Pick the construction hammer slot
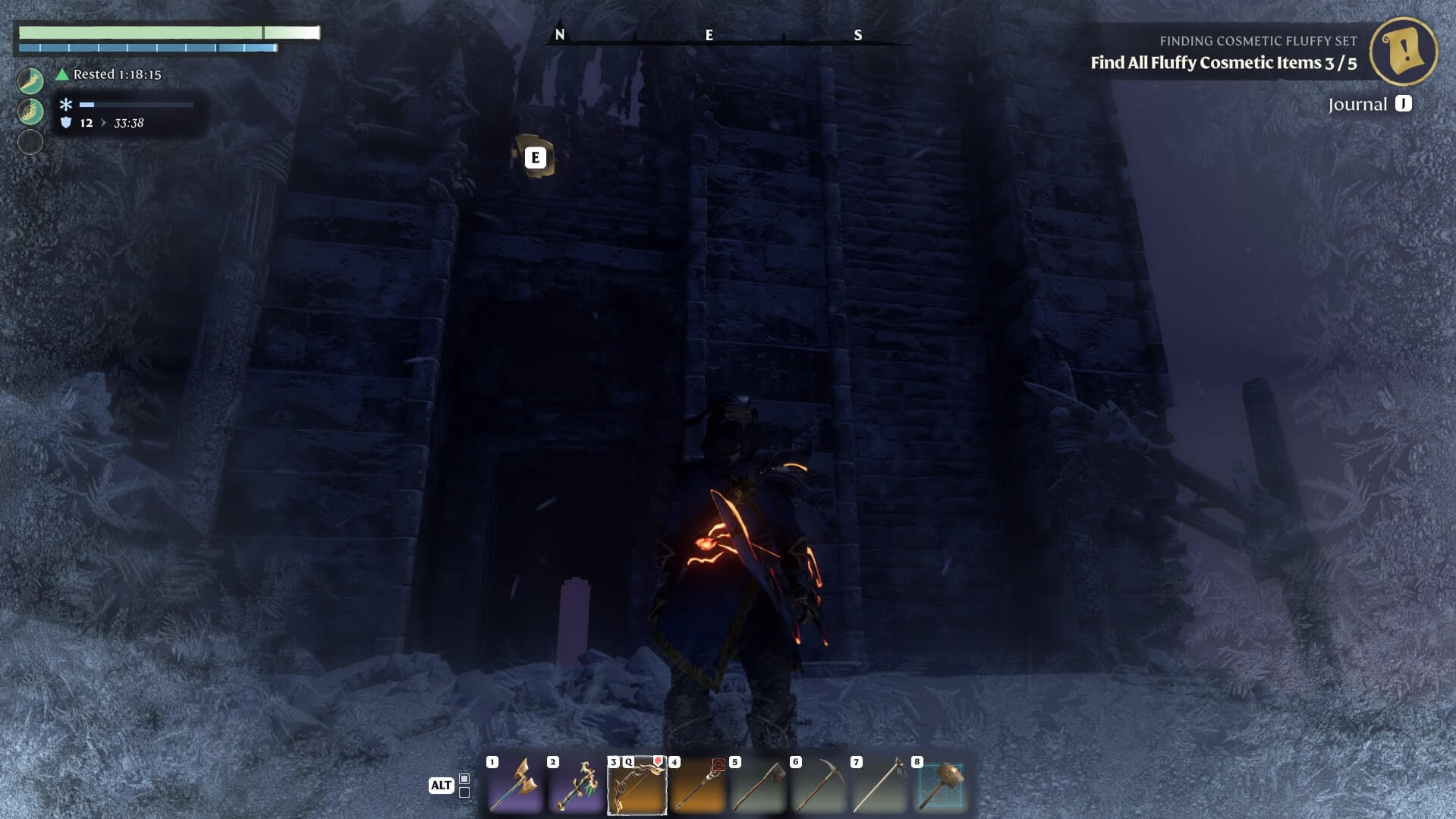The height and width of the screenshot is (819, 1456). point(941,785)
